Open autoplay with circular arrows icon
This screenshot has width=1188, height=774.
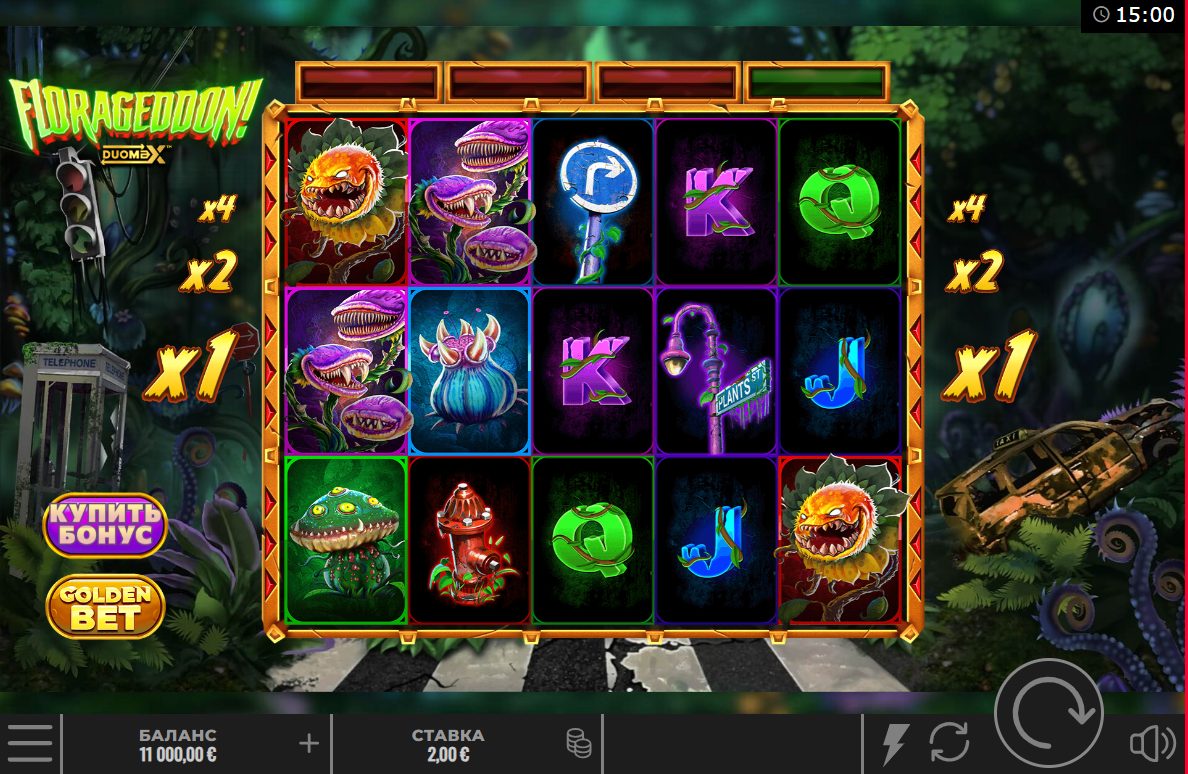949,743
